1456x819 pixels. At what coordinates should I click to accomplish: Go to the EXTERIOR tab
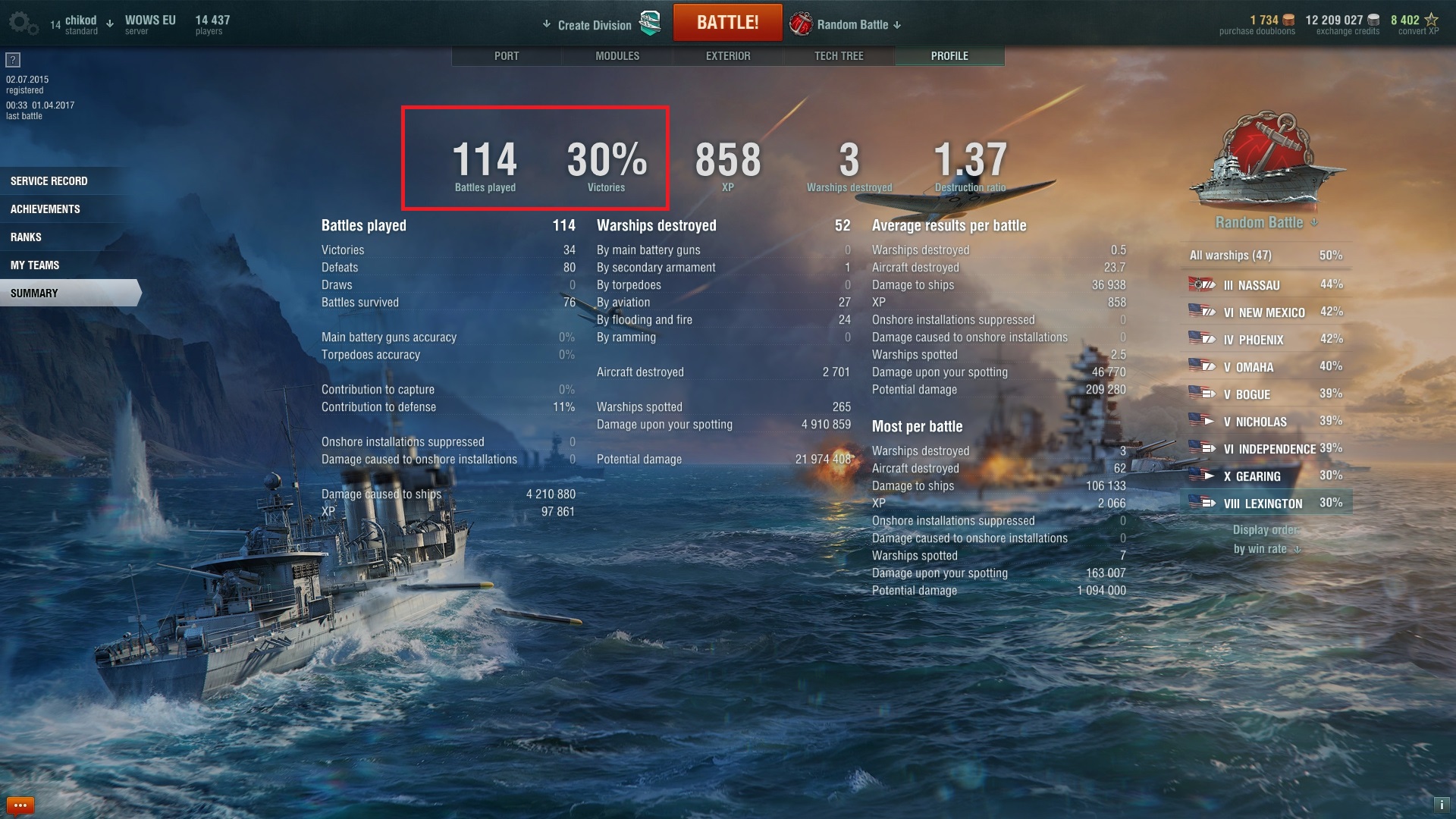click(728, 56)
